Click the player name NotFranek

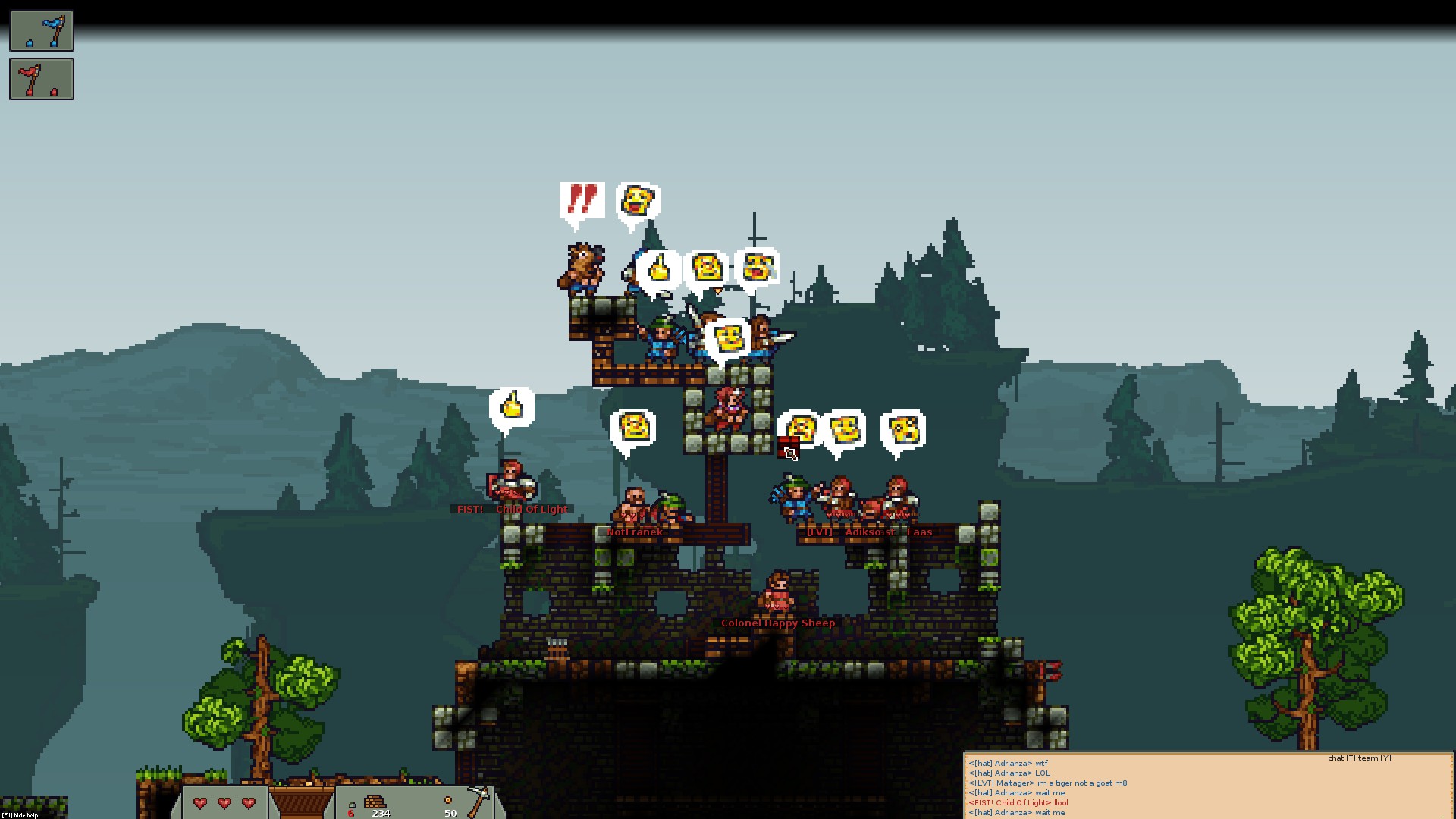635,532
